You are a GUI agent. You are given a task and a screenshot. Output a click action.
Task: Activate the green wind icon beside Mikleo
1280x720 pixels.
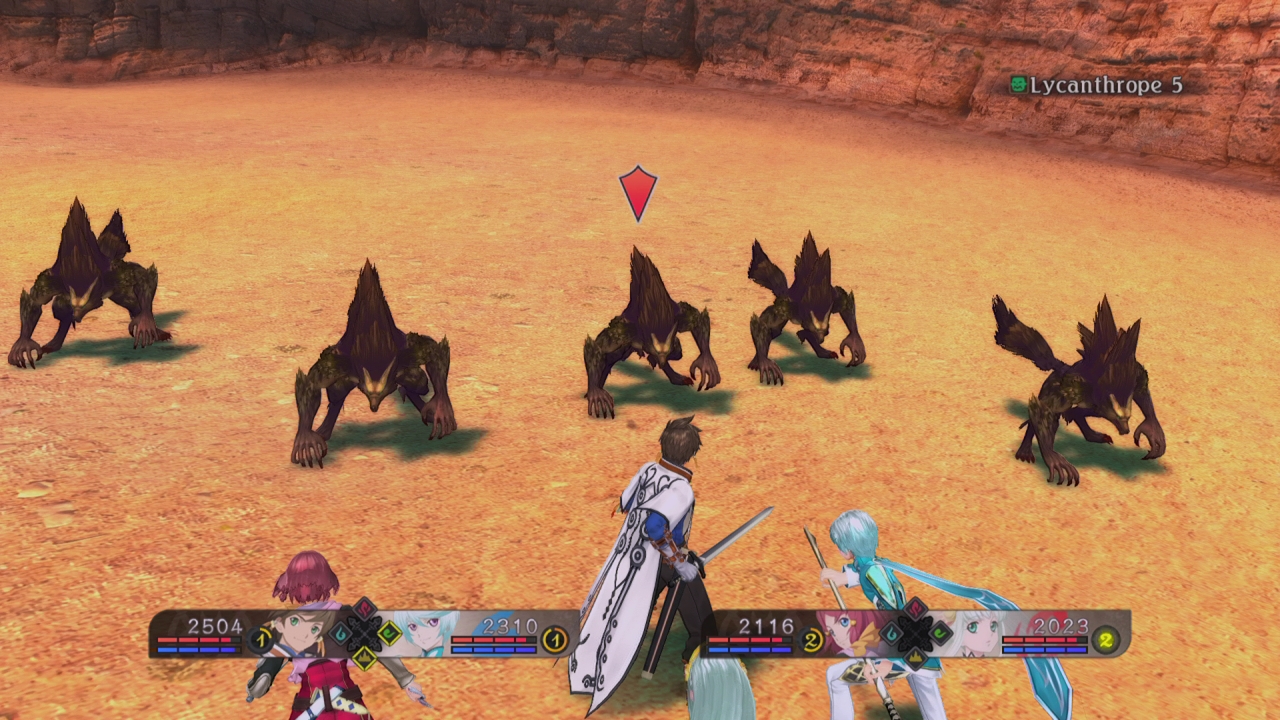tap(389, 633)
